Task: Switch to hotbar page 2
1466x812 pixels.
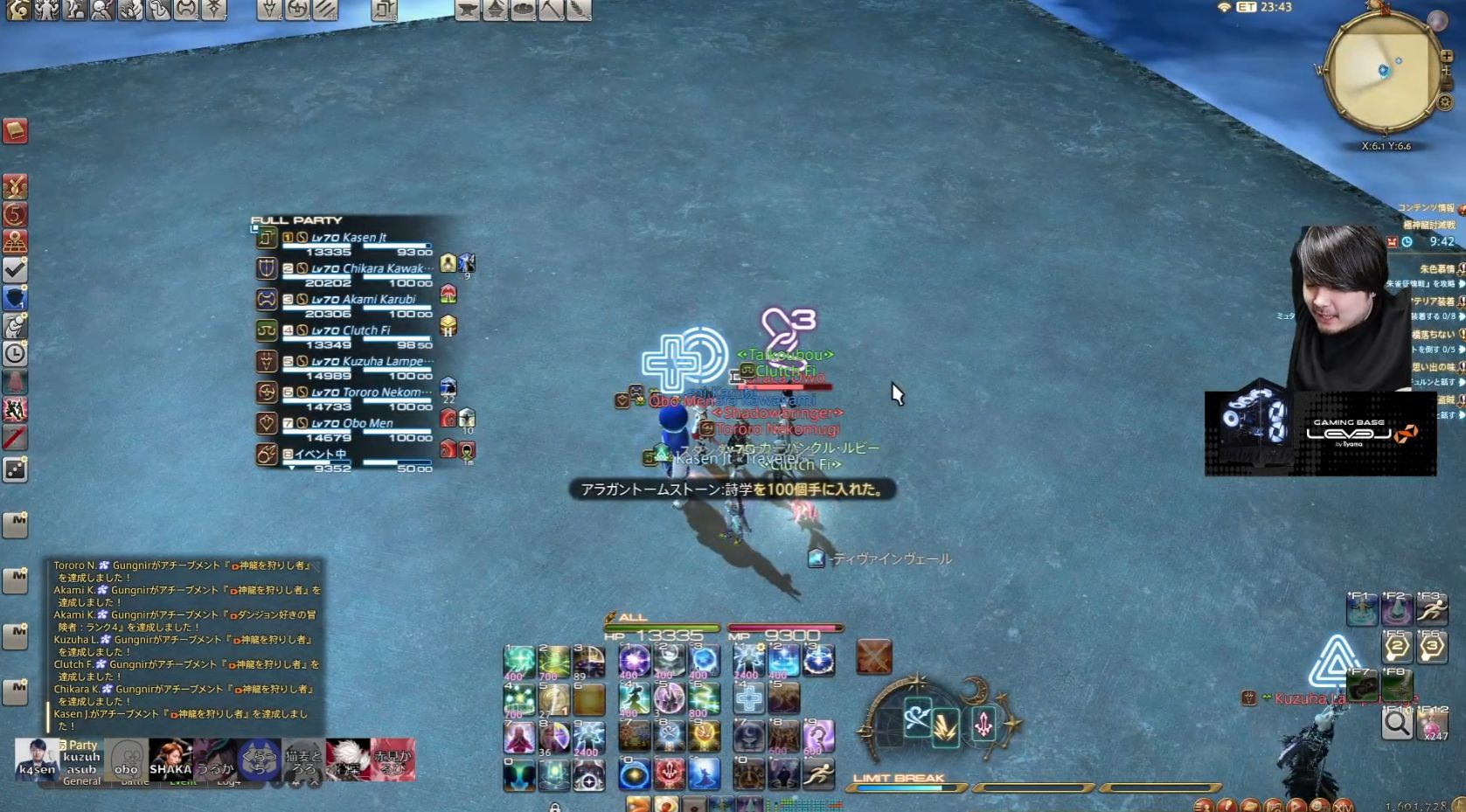Action: coord(1396,648)
